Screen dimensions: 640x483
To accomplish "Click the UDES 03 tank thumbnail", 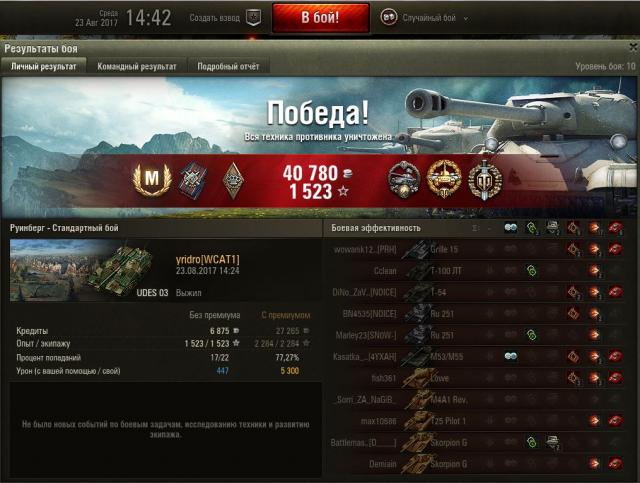I will pos(82,270).
